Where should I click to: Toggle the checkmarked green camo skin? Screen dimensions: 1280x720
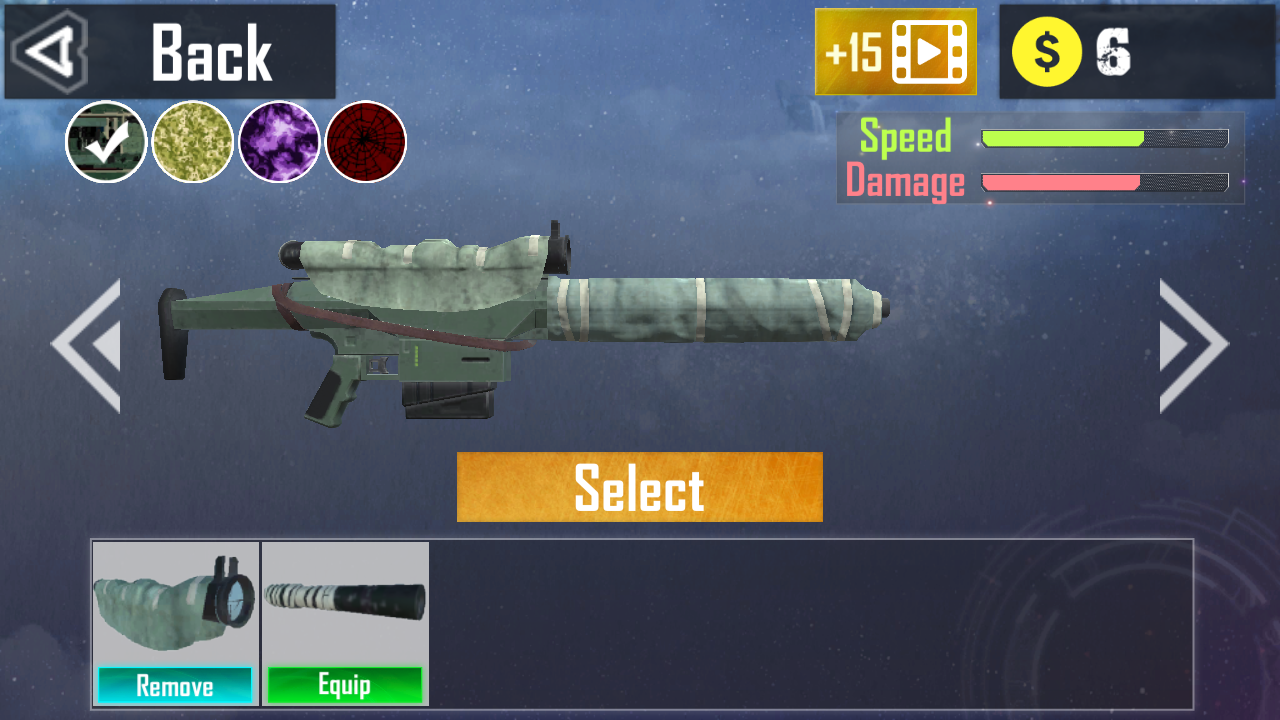105,142
